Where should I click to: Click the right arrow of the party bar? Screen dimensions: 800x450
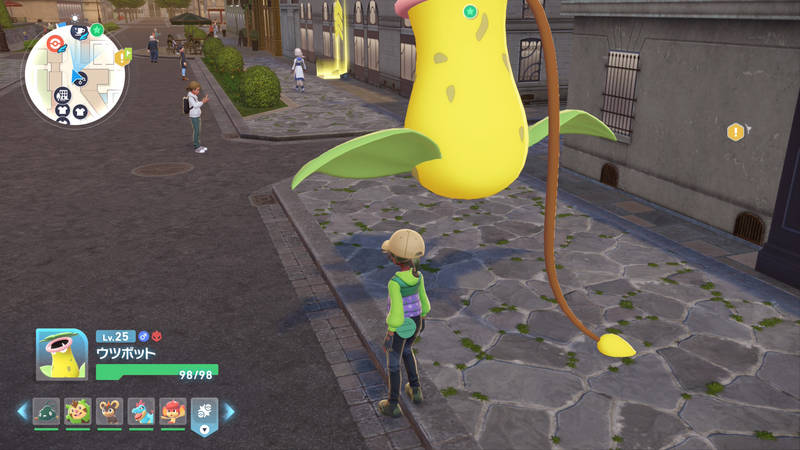pos(229,411)
